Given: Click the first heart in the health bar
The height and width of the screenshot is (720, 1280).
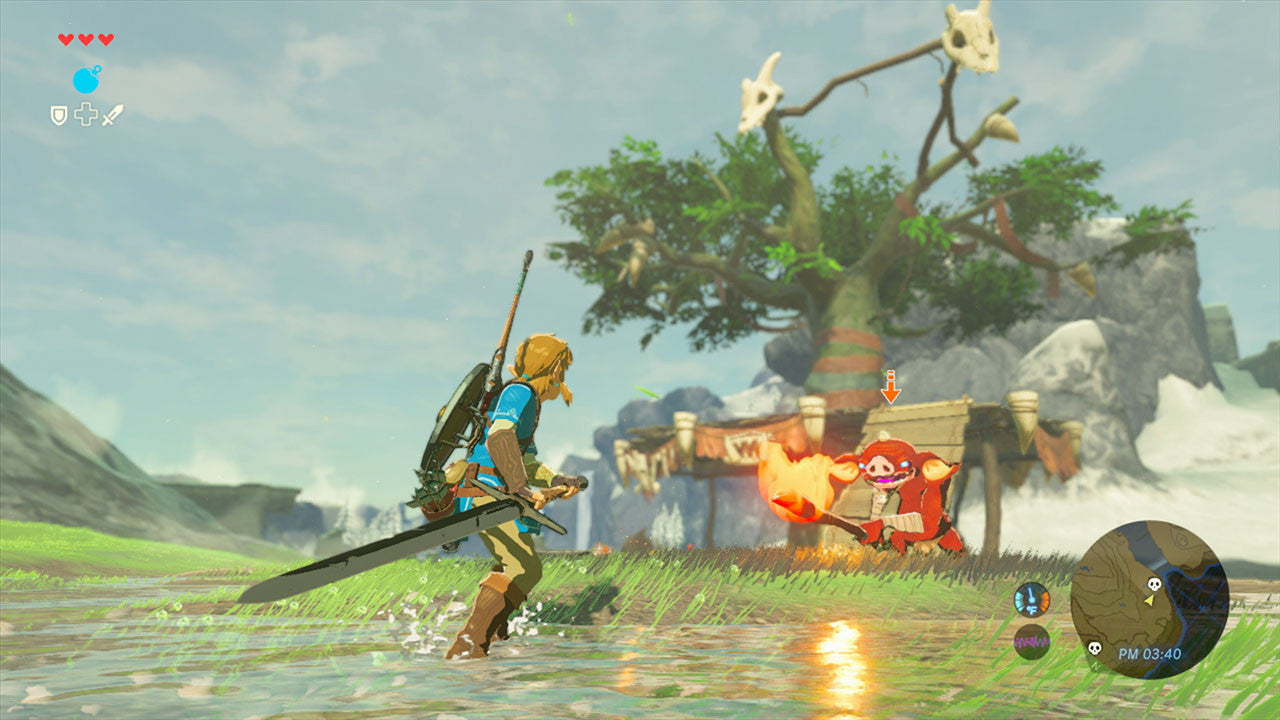Looking at the screenshot, I should point(65,40).
